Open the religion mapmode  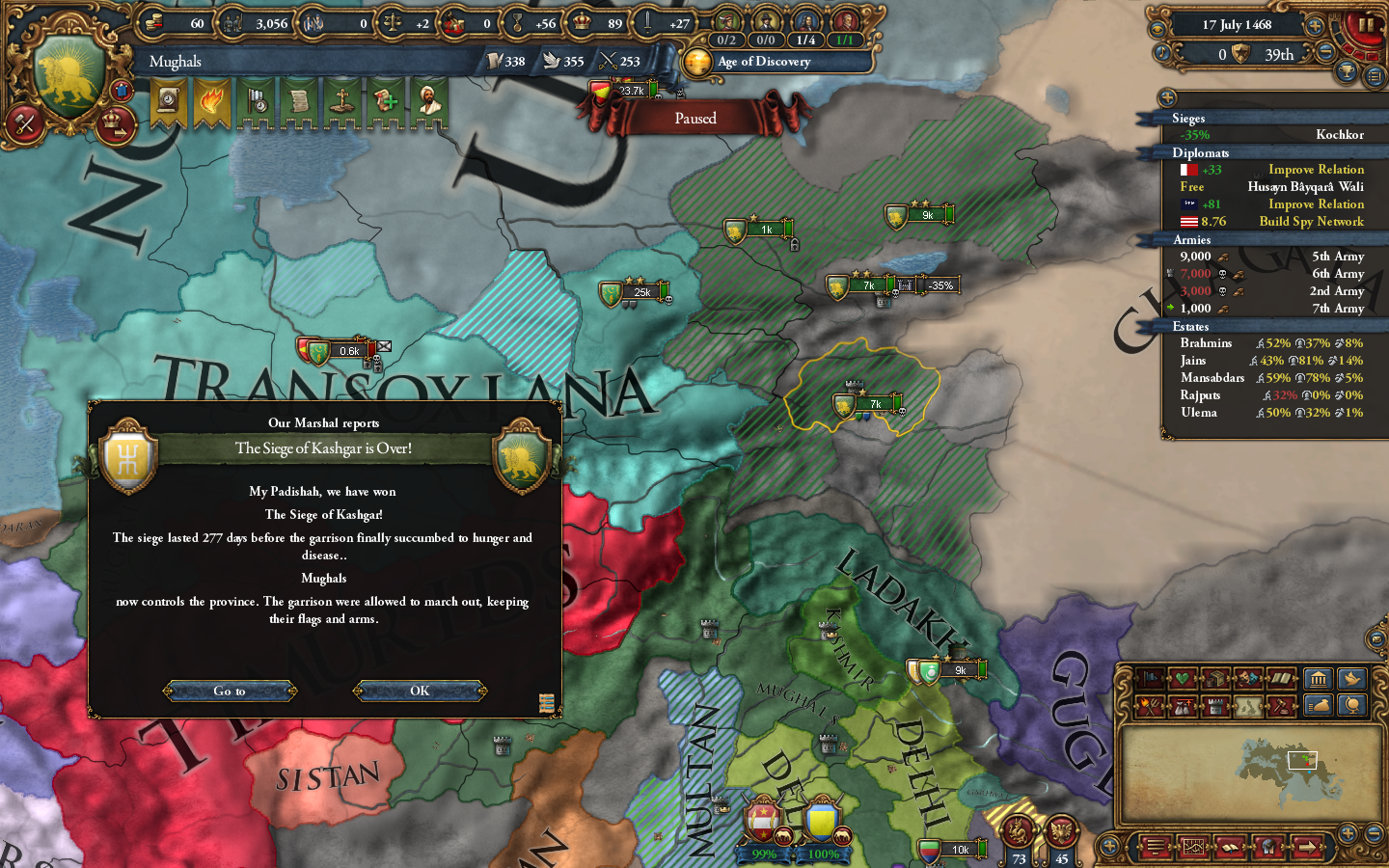(x=1184, y=678)
